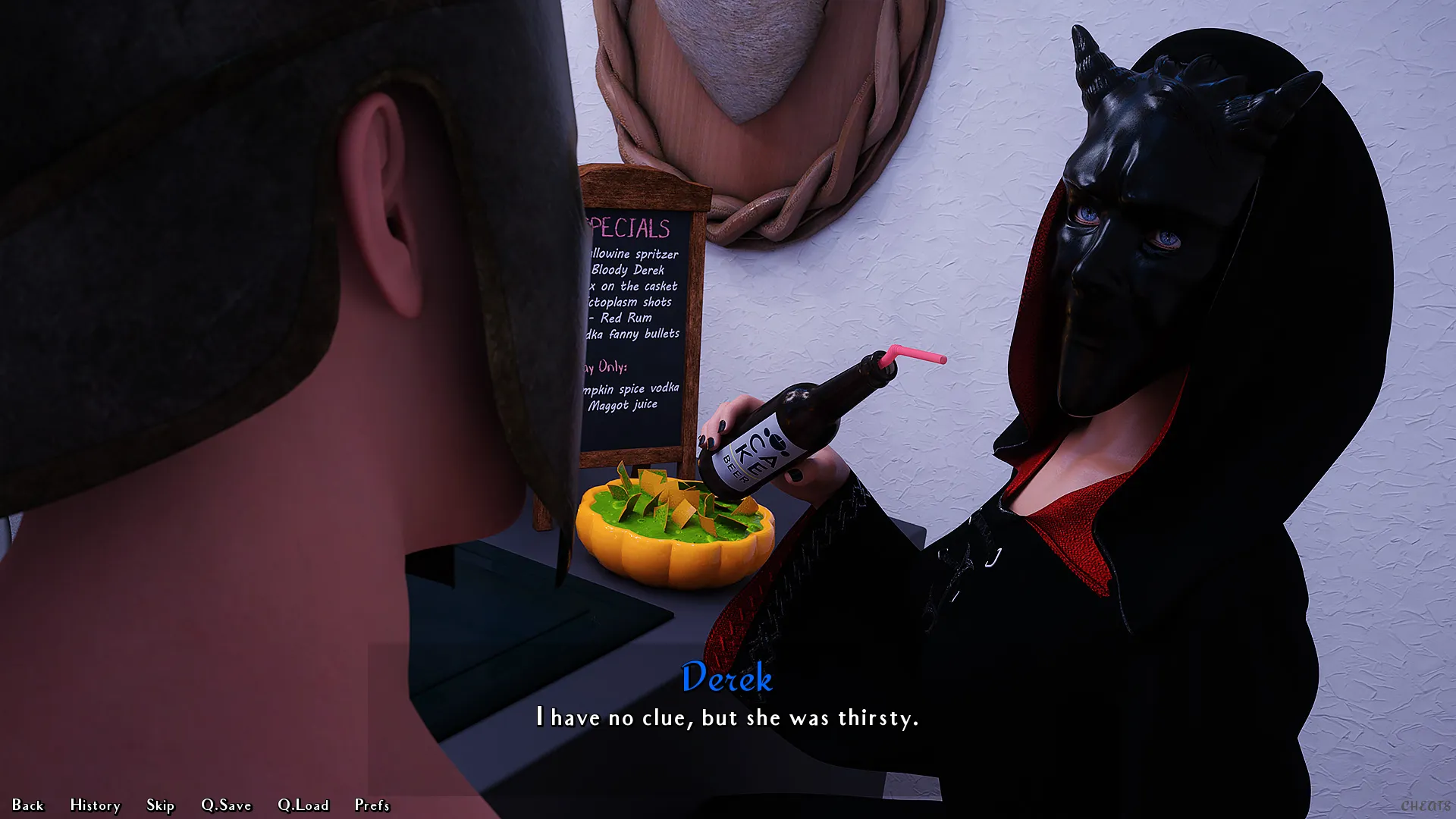Click the Back button to rewind dialogue
The image size is (1456, 819).
pos(29,805)
